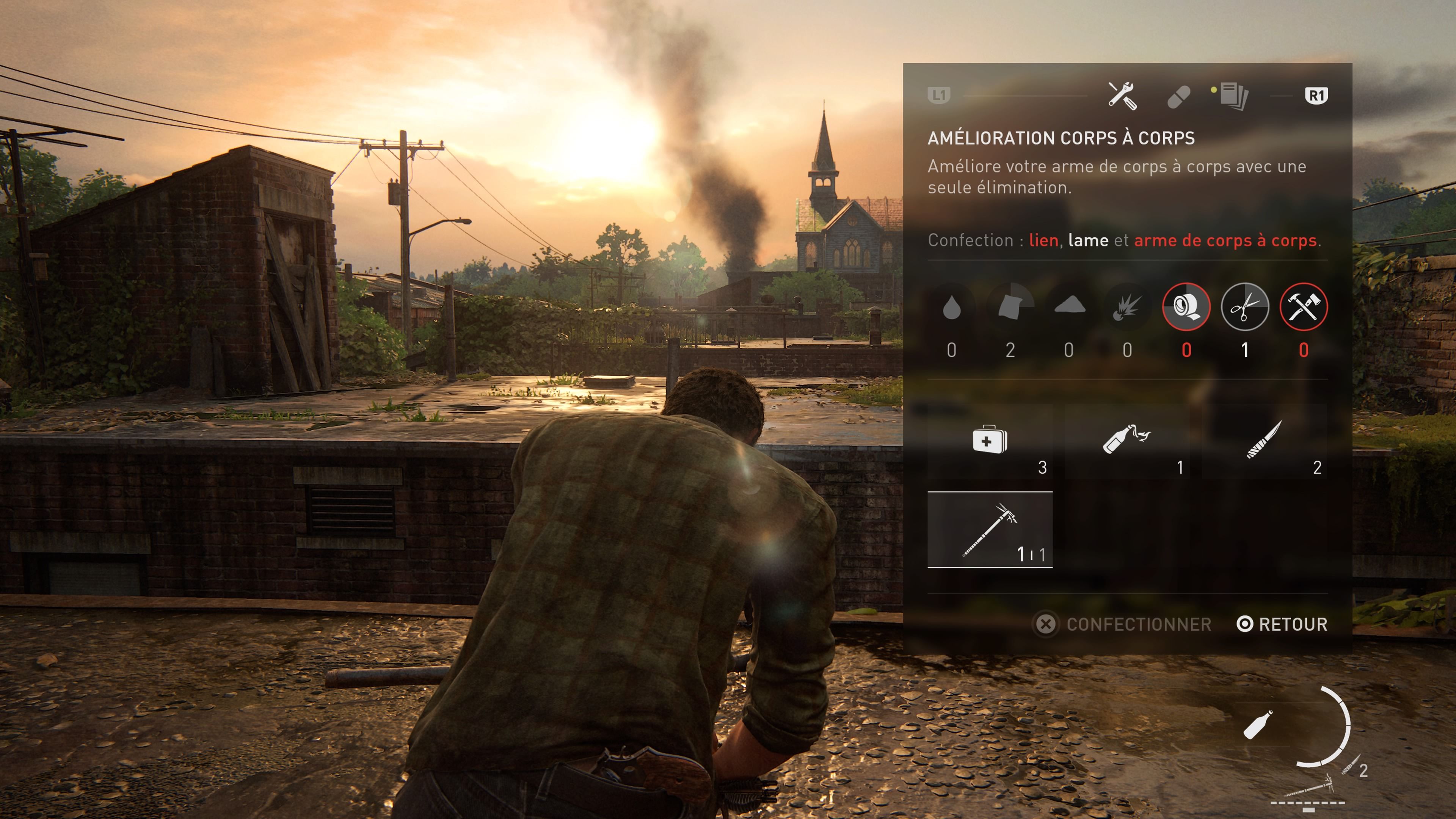
Task: Click the Confectionner craft button
Action: tap(1123, 624)
